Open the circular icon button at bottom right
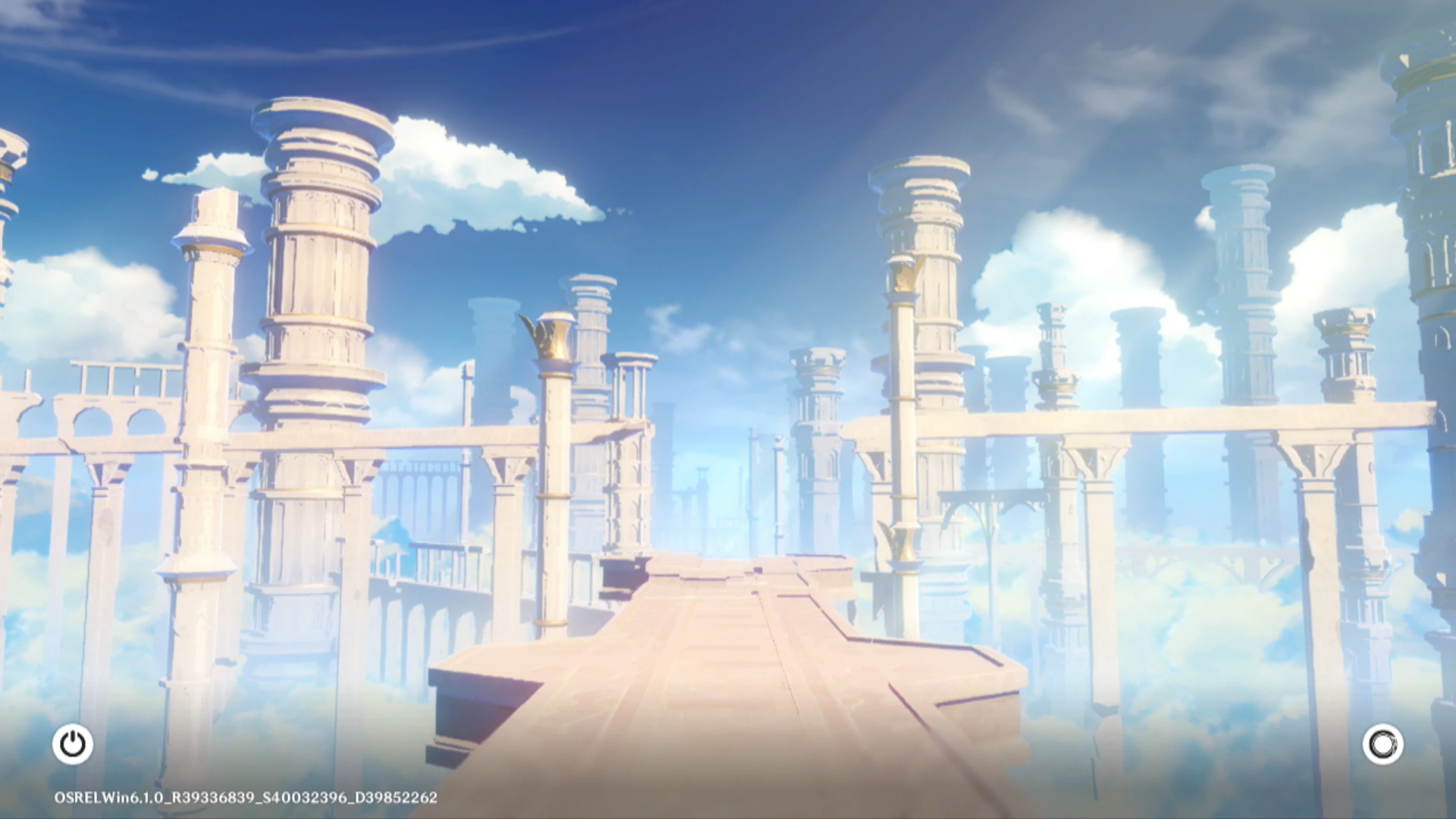1456x819 pixels. 1382,744
